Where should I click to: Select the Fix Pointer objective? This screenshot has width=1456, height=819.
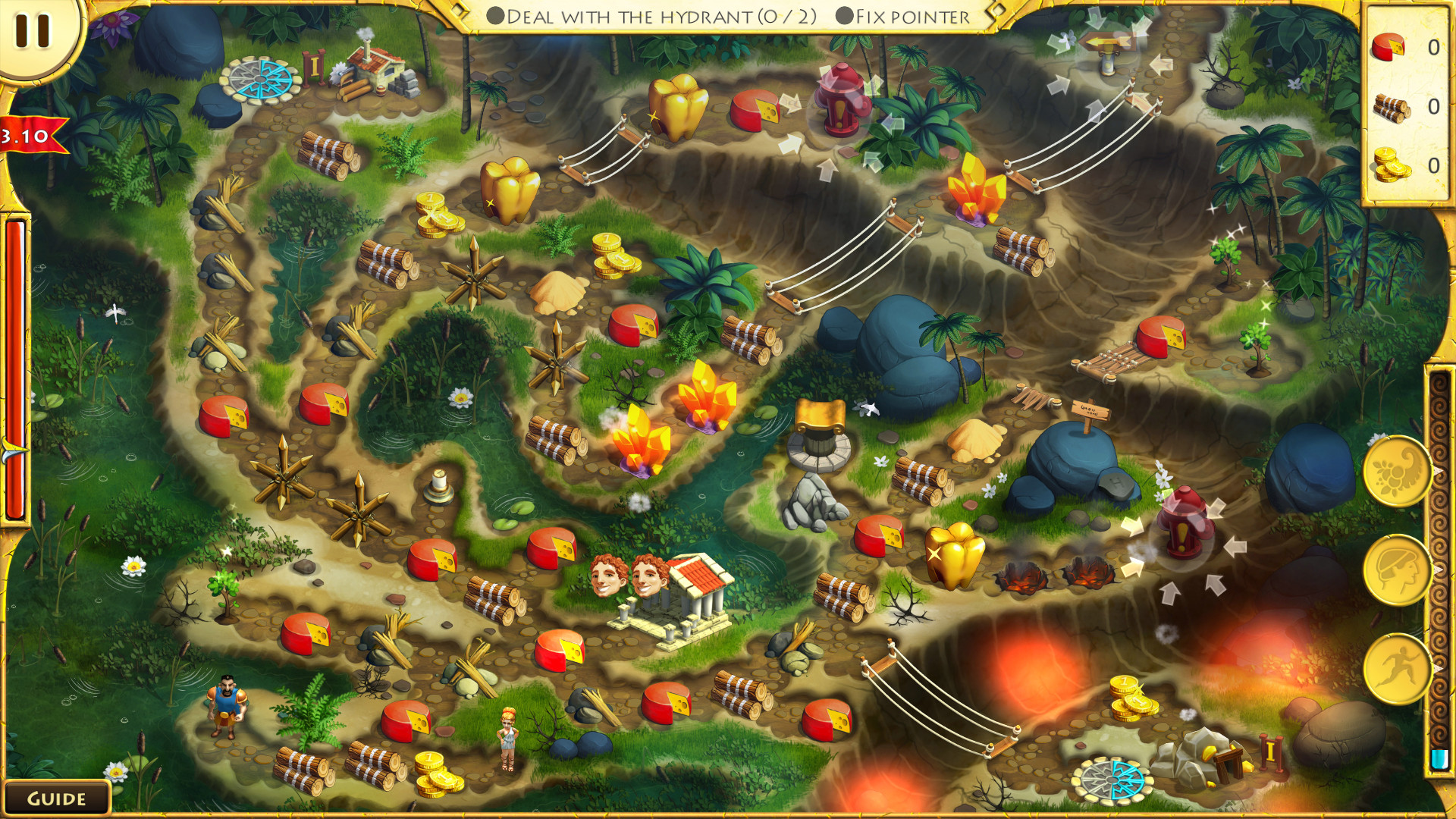point(903,17)
